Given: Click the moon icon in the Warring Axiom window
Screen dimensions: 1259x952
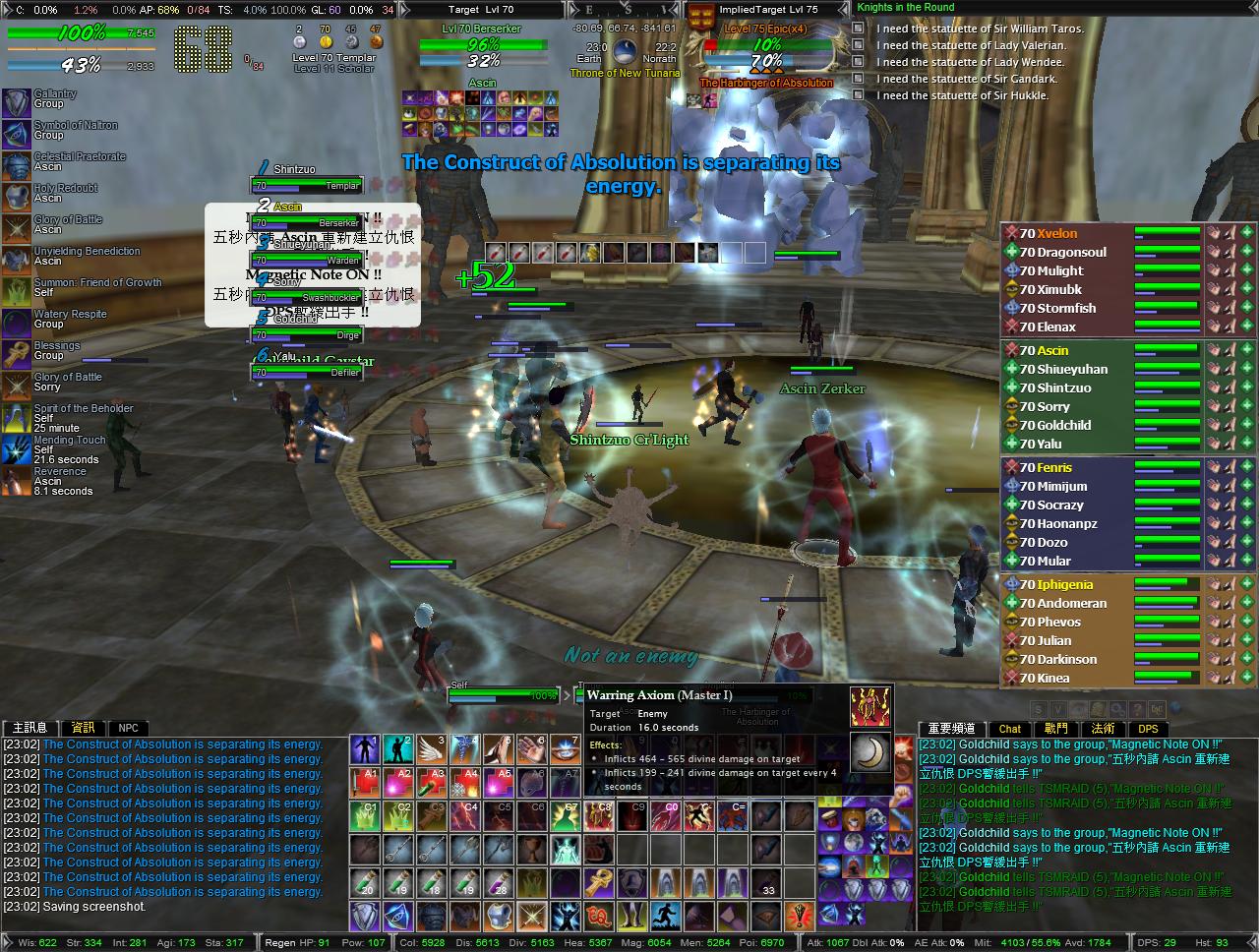Looking at the screenshot, I should 870,752.
